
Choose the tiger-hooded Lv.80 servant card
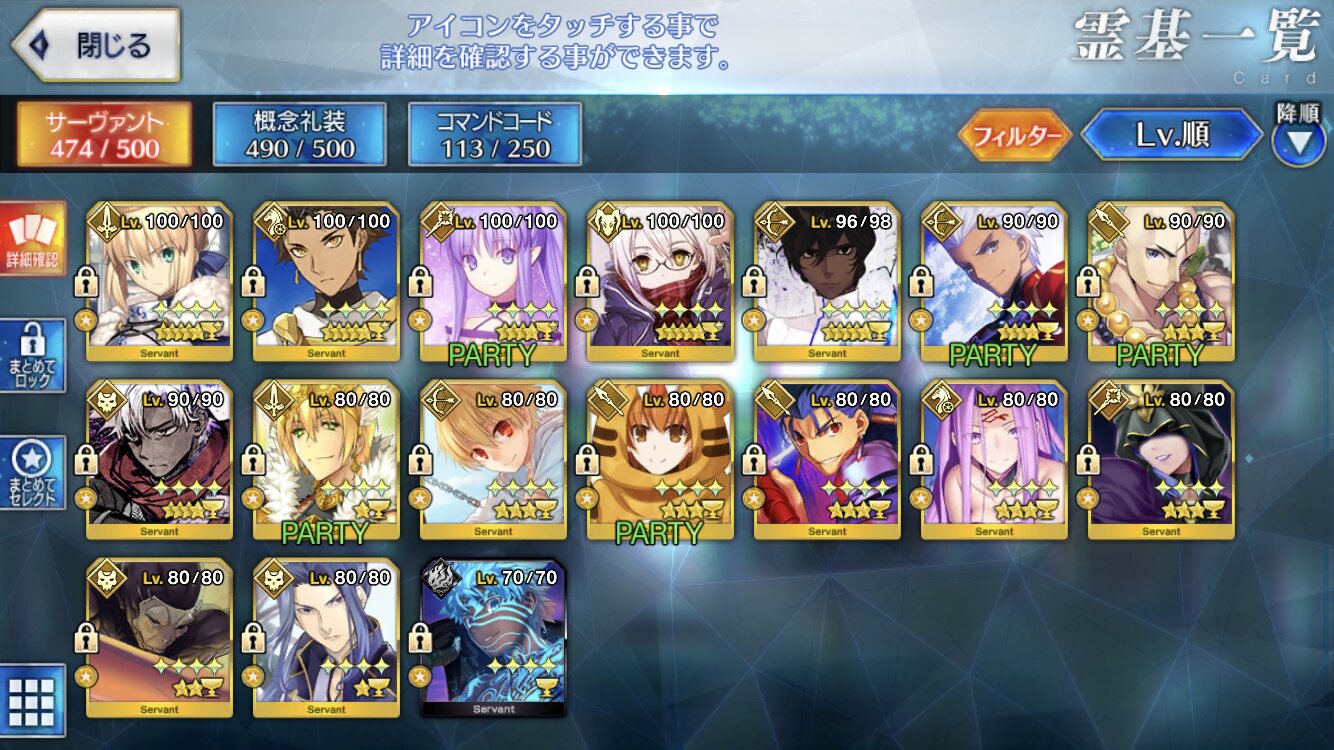point(661,460)
